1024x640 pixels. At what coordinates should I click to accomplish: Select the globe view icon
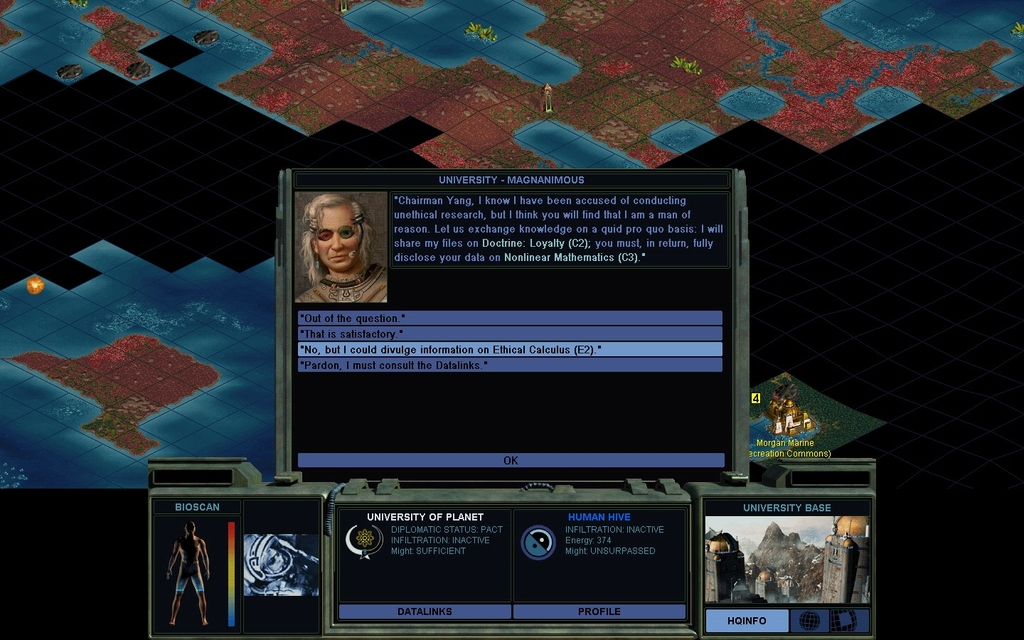[x=809, y=621]
